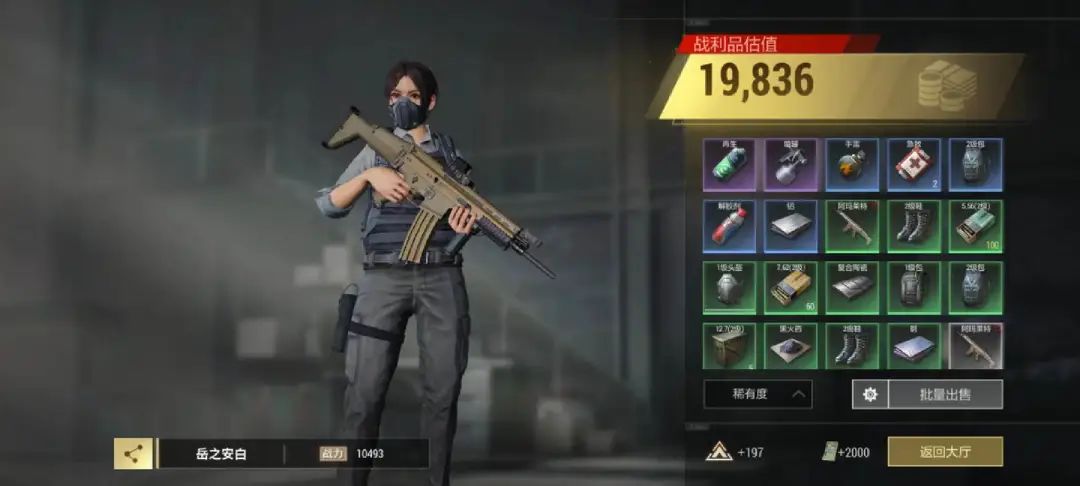Tap the share icon beside the player name

click(132, 454)
